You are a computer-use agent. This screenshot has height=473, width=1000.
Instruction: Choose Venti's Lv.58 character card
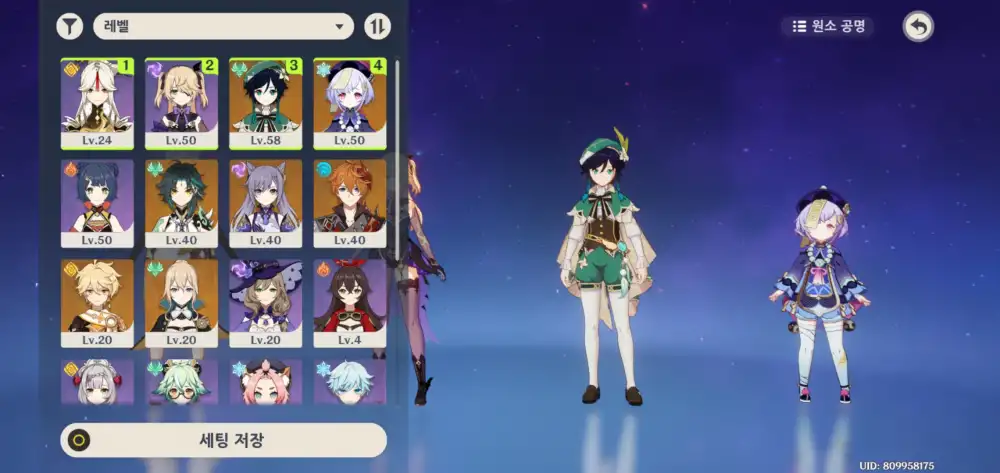click(265, 103)
